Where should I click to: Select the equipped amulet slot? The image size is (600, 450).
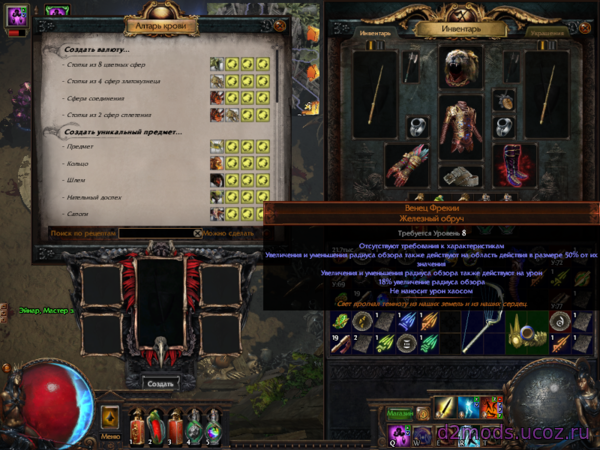point(505,100)
